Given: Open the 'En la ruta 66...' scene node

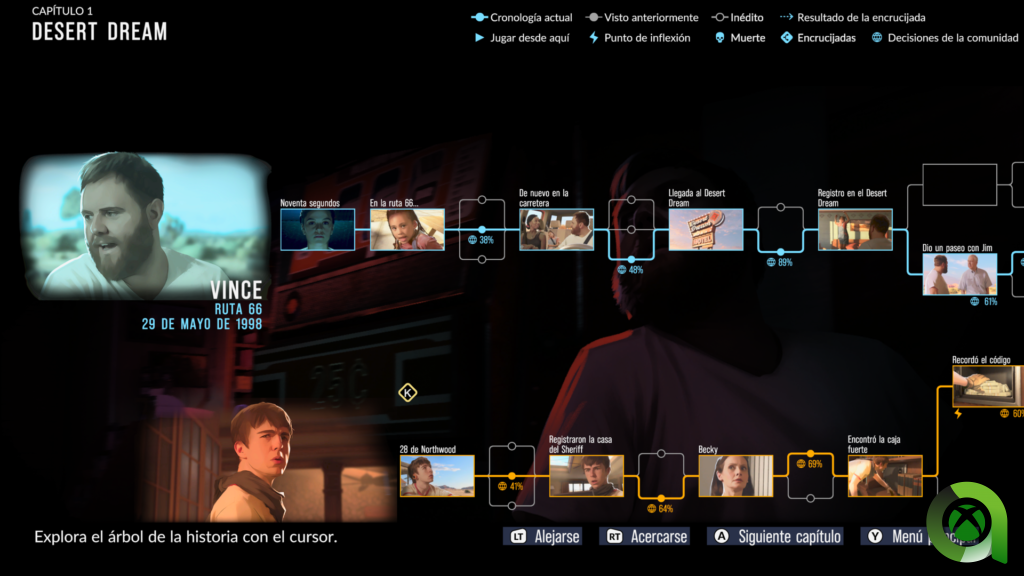Looking at the screenshot, I should [x=407, y=229].
